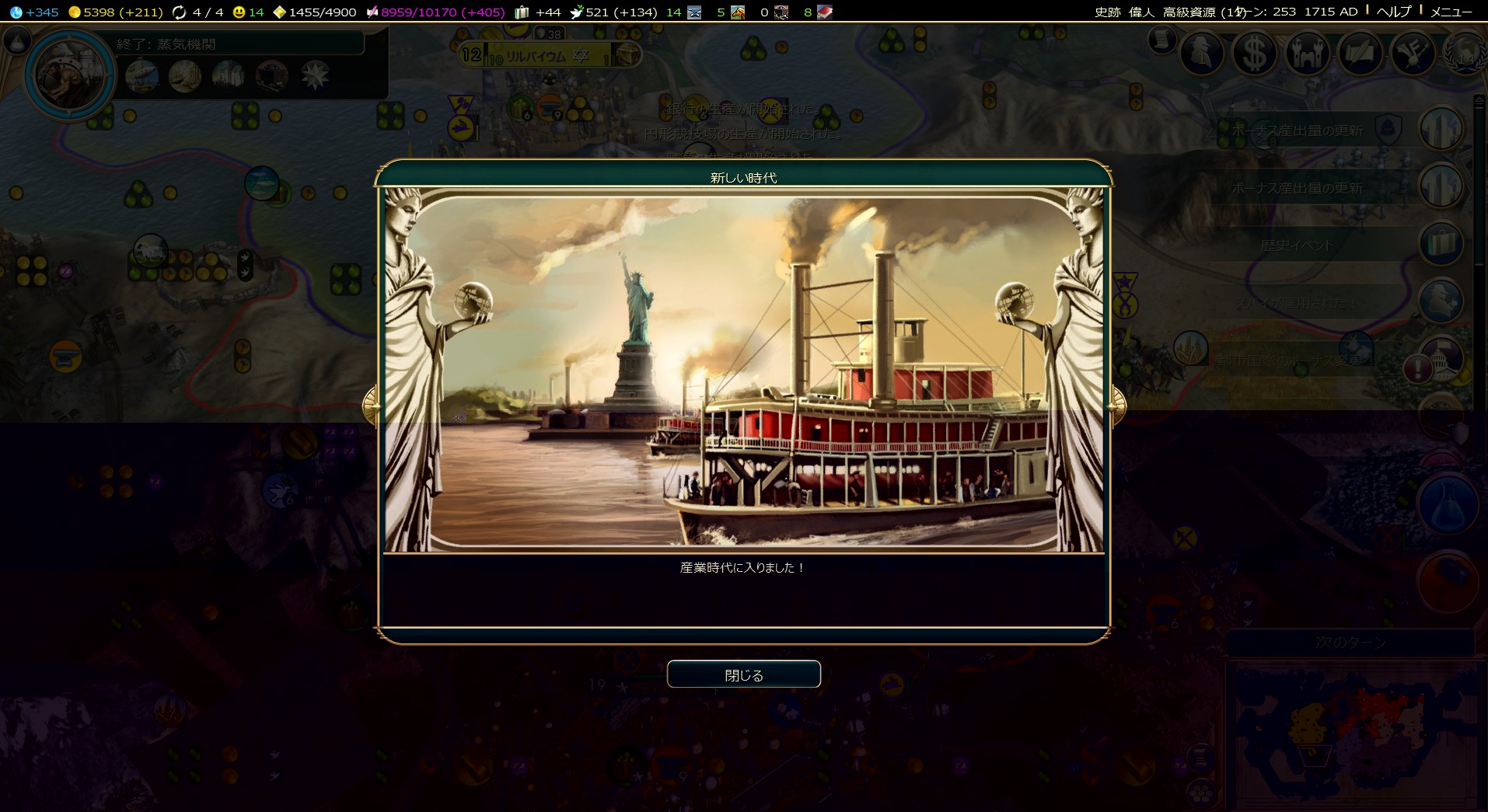Show the 史跡 list in top bar

tap(1107, 12)
